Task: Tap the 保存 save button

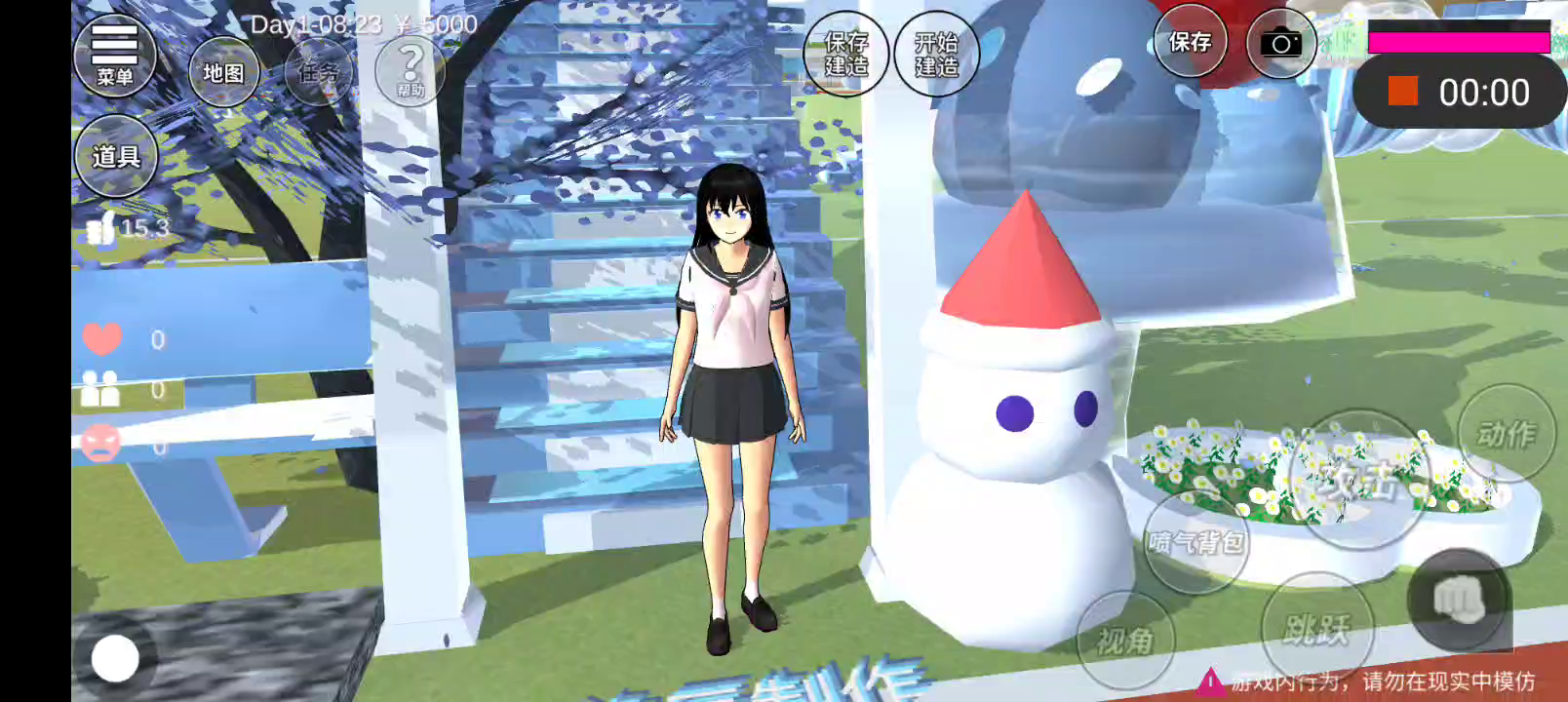Action: coord(1190,42)
